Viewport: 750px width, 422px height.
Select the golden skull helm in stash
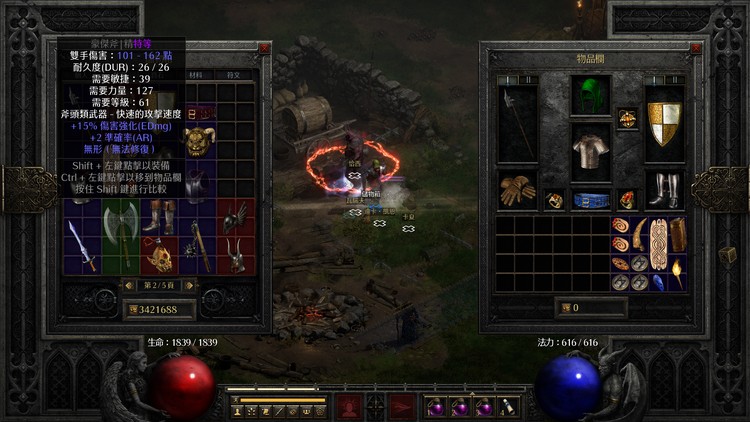click(158, 257)
